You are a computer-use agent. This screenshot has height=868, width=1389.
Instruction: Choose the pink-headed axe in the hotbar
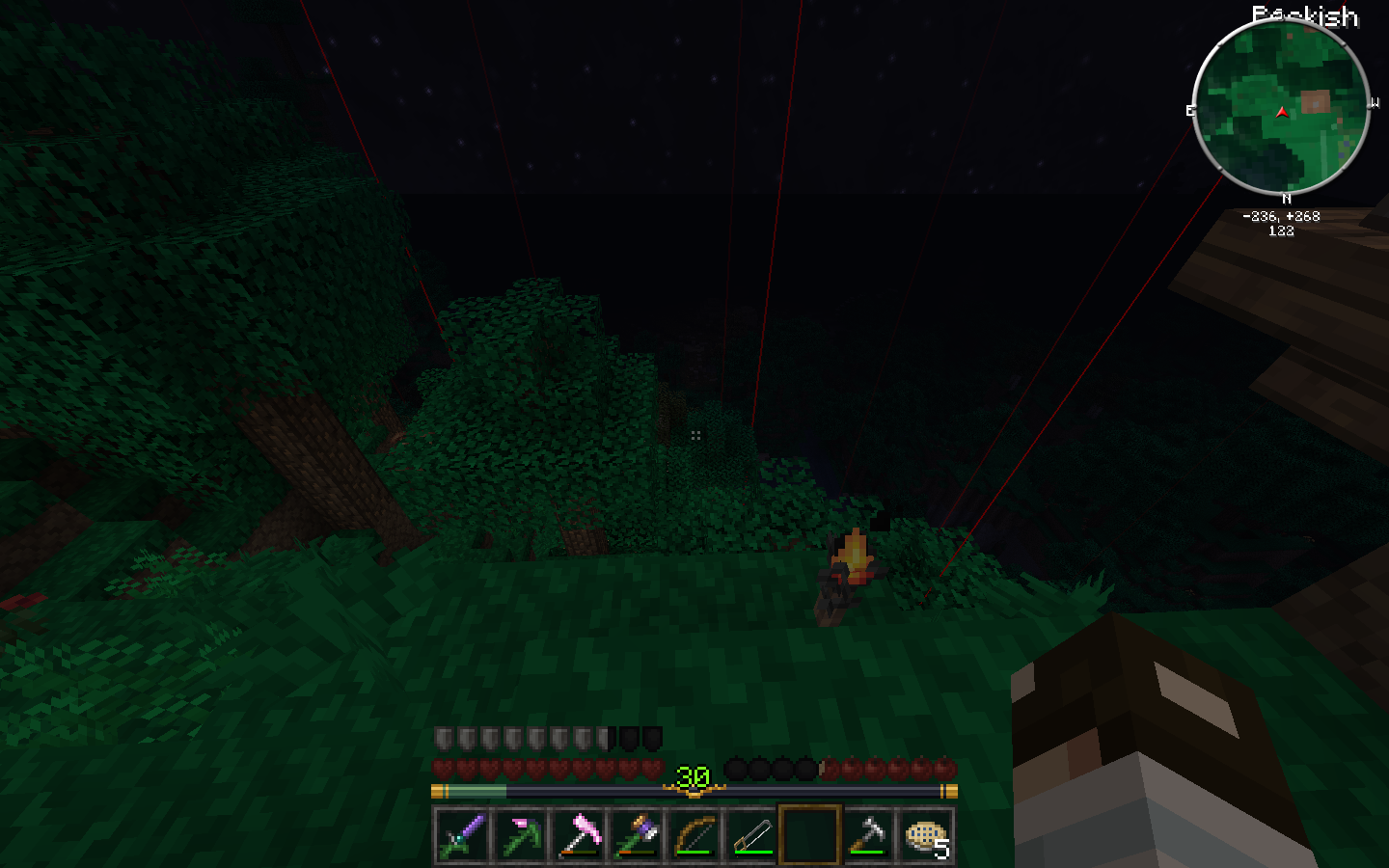[x=578, y=835]
